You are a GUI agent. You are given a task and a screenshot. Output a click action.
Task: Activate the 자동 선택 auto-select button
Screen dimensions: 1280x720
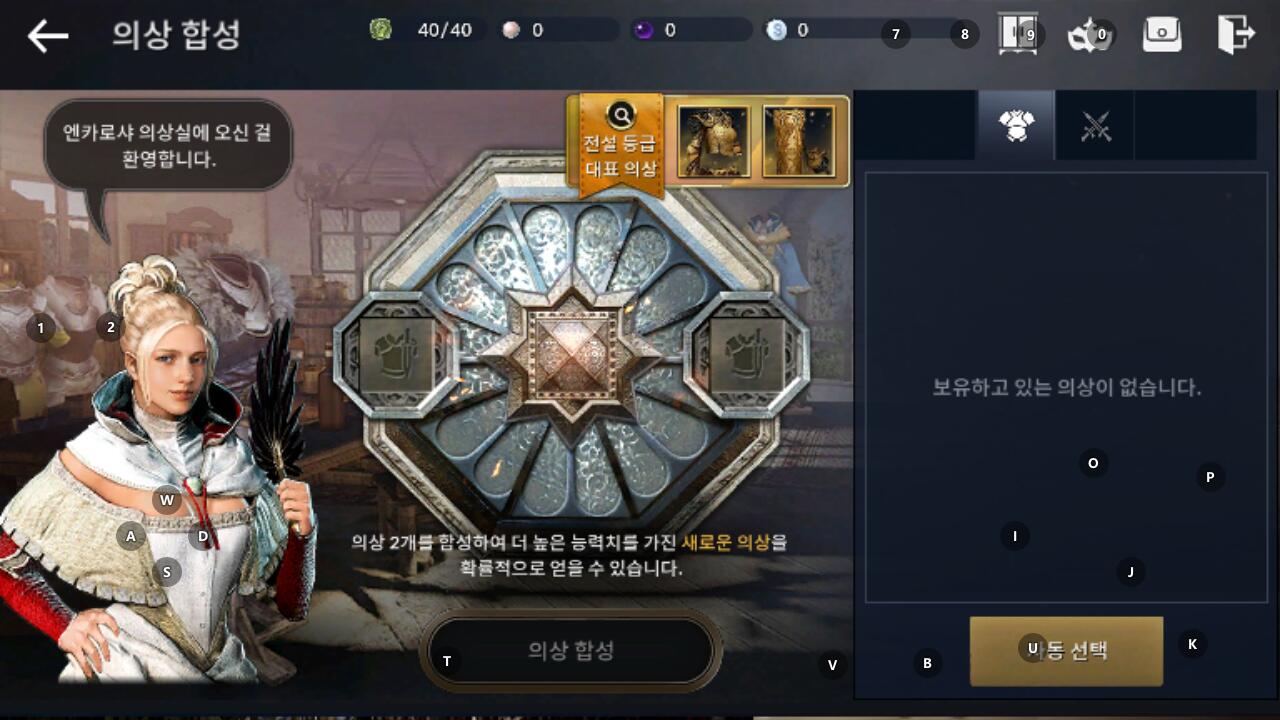click(1066, 651)
